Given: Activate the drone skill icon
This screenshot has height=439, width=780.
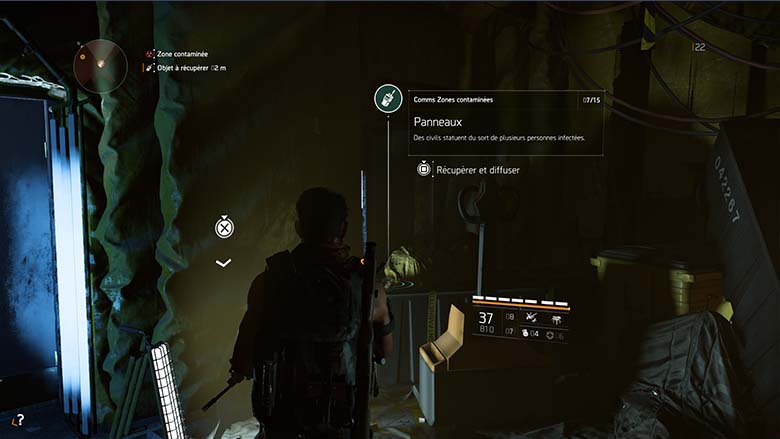Looking at the screenshot, I should pyautogui.click(x=528, y=317).
